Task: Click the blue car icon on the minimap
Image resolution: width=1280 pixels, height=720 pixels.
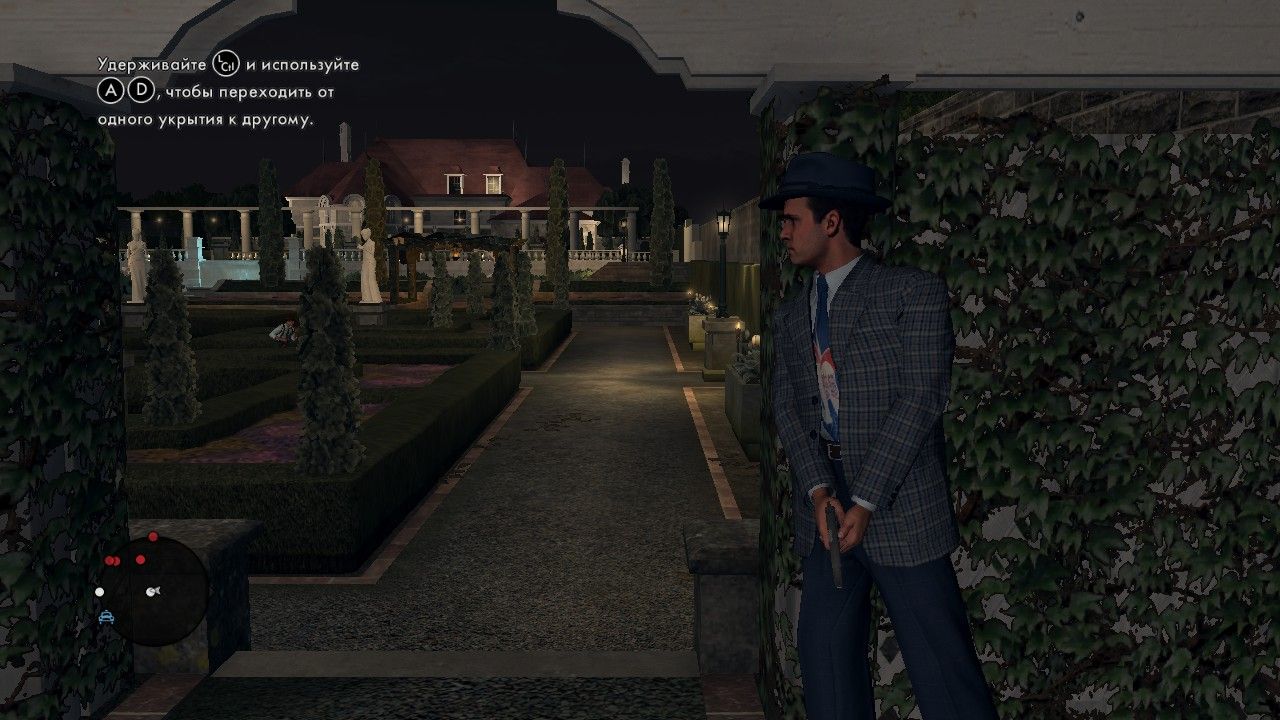Action: click(106, 617)
